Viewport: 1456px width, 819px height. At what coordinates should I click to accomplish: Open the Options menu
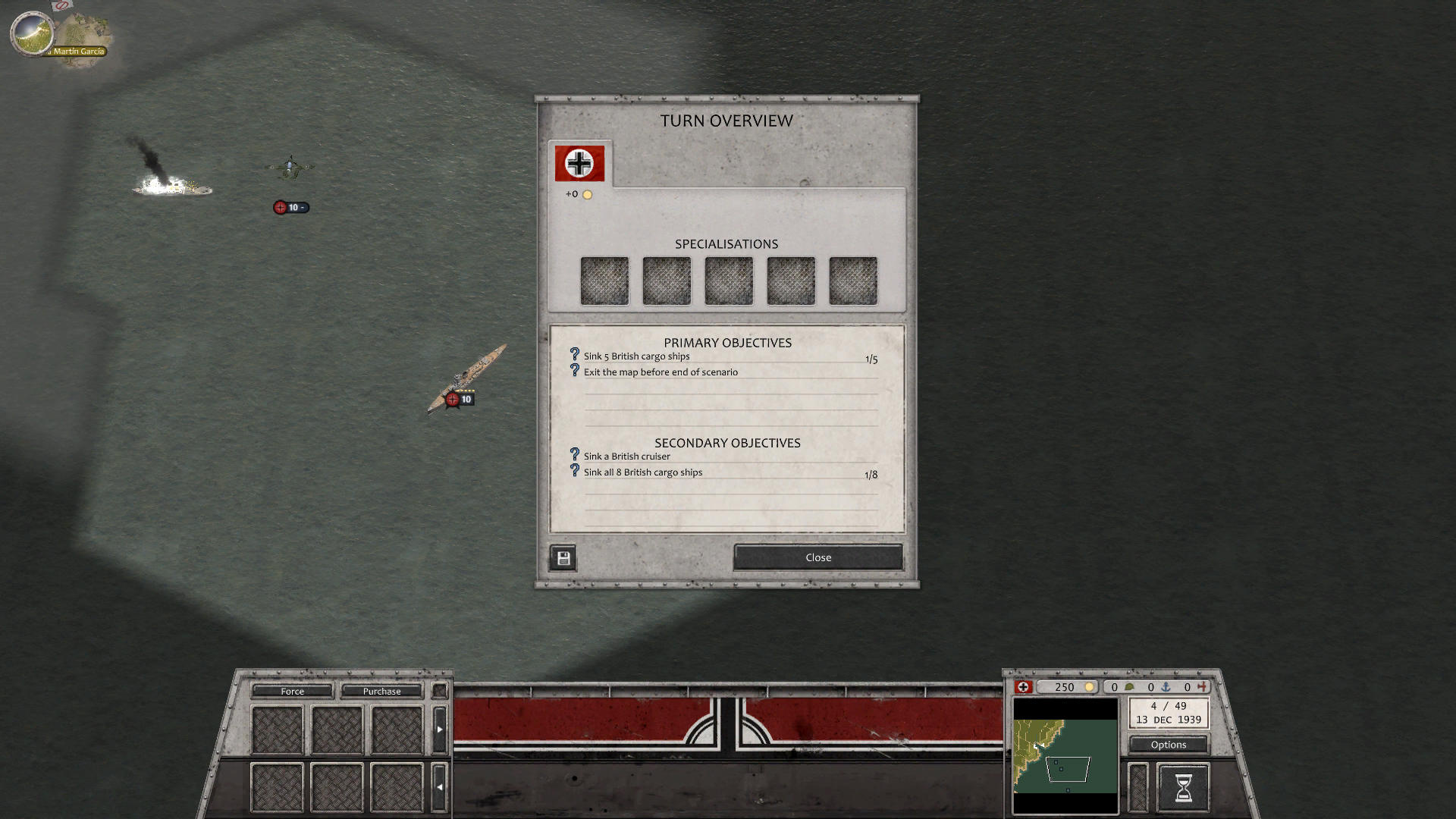(1168, 744)
